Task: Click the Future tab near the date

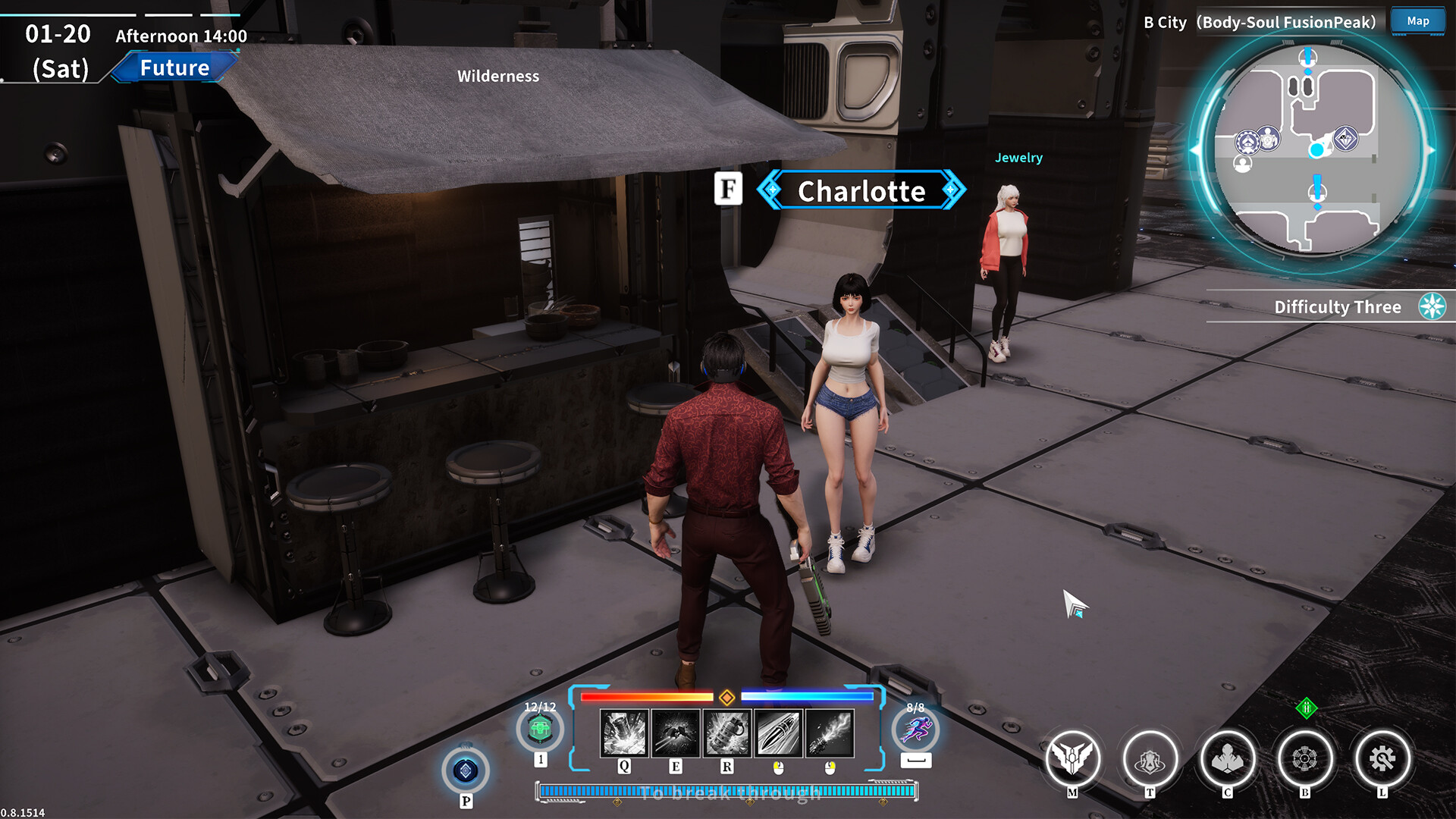Action: coord(174,67)
